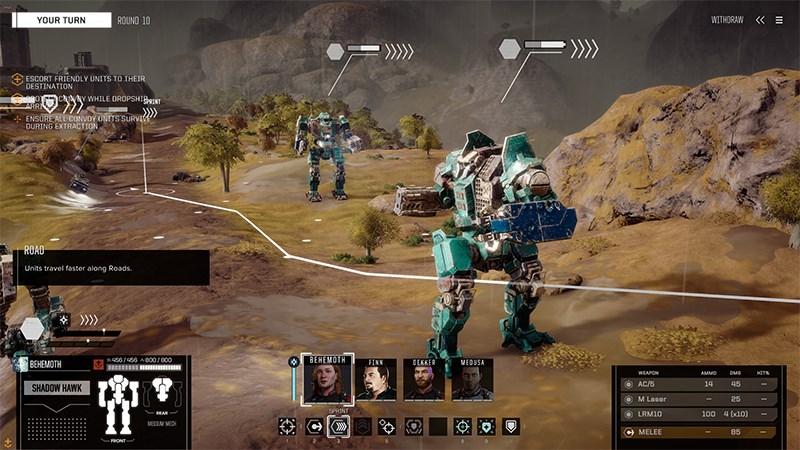800x450 pixels.
Task: Click the double left arrow button
Action: click(760, 20)
